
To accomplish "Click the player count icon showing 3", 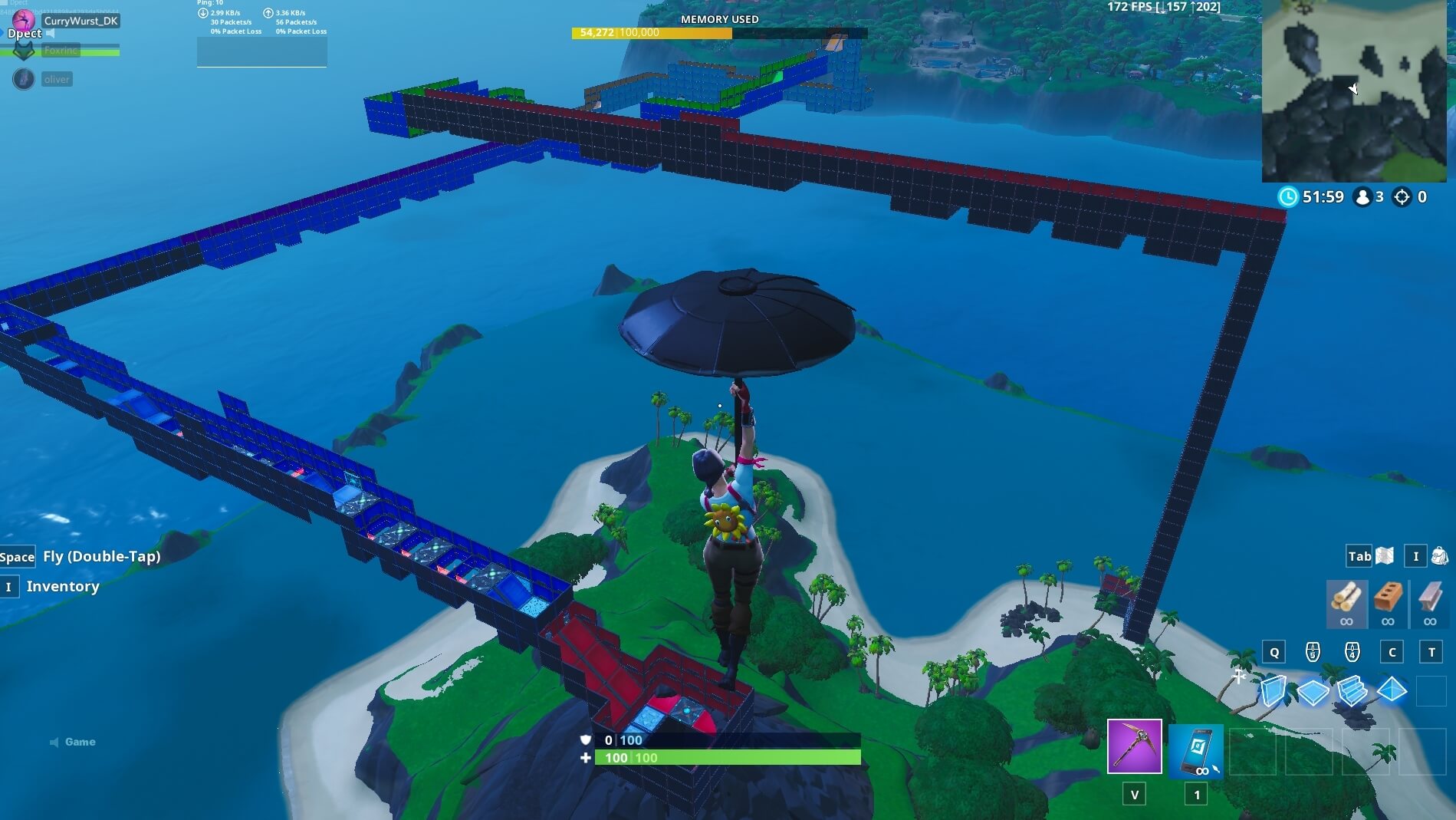I will tap(1362, 197).
